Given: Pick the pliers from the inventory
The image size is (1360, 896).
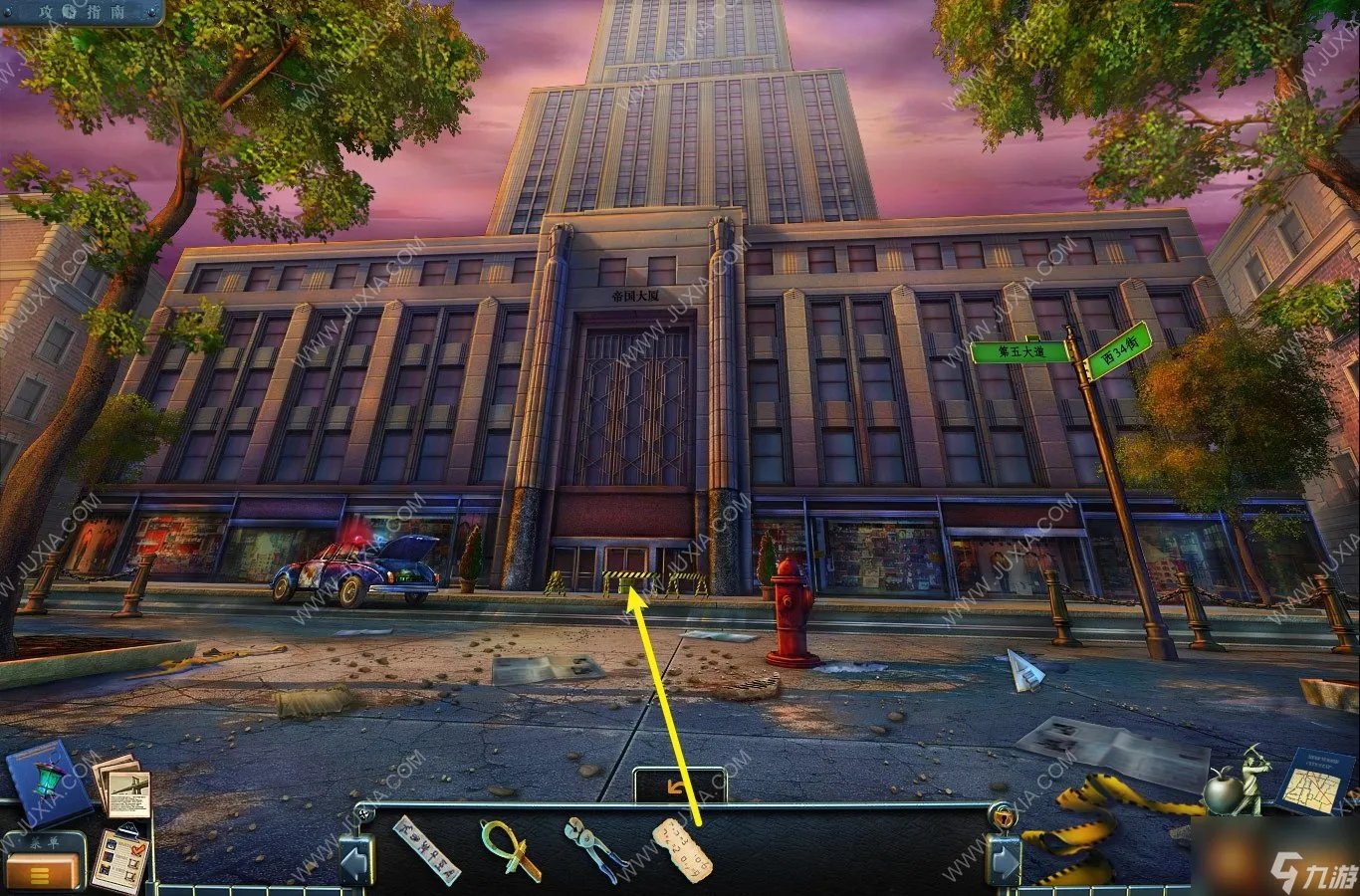Looking at the screenshot, I should [594, 849].
